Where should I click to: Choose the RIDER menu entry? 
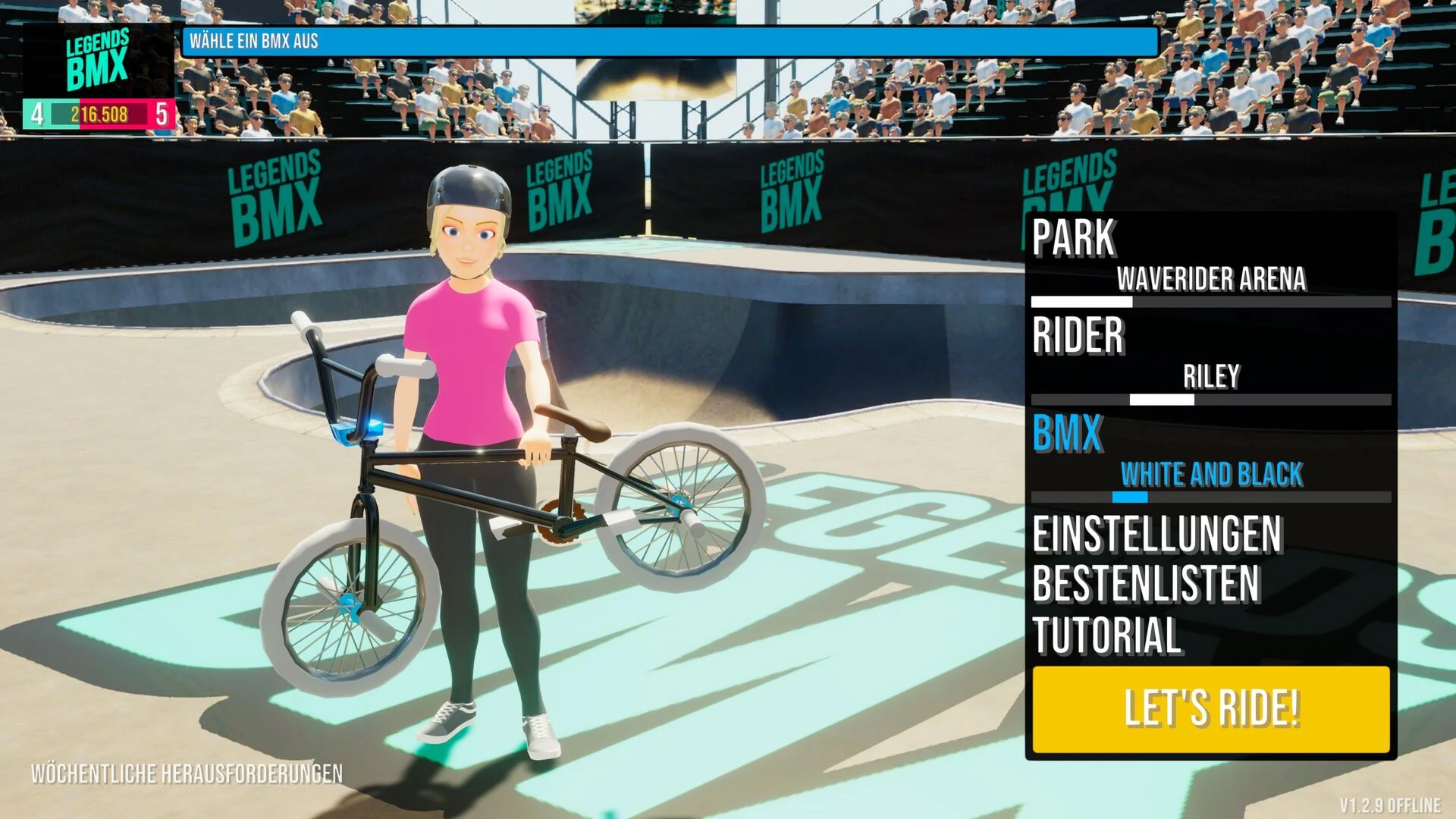coord(1078,335)
